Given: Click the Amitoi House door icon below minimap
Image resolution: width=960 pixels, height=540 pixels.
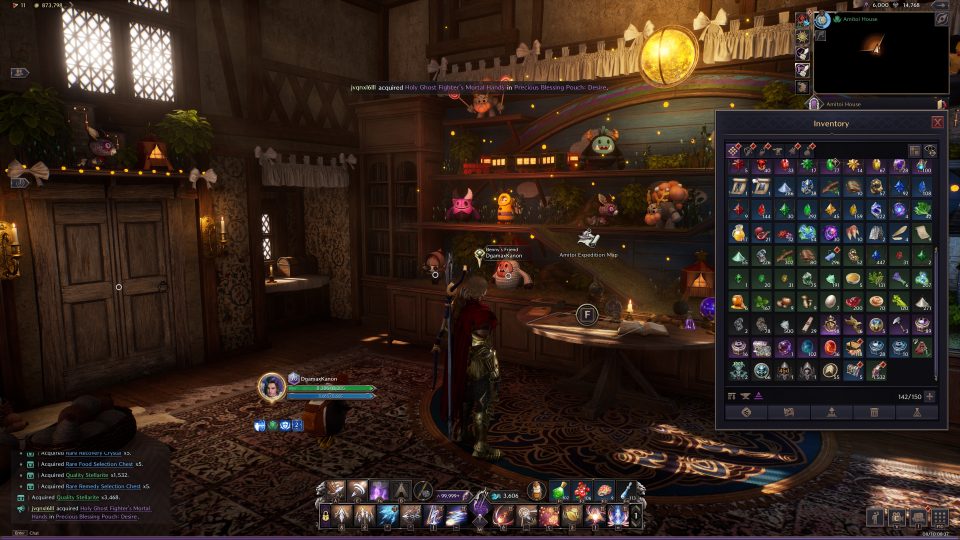Looking at the screenshot, I should click(813, 103).
